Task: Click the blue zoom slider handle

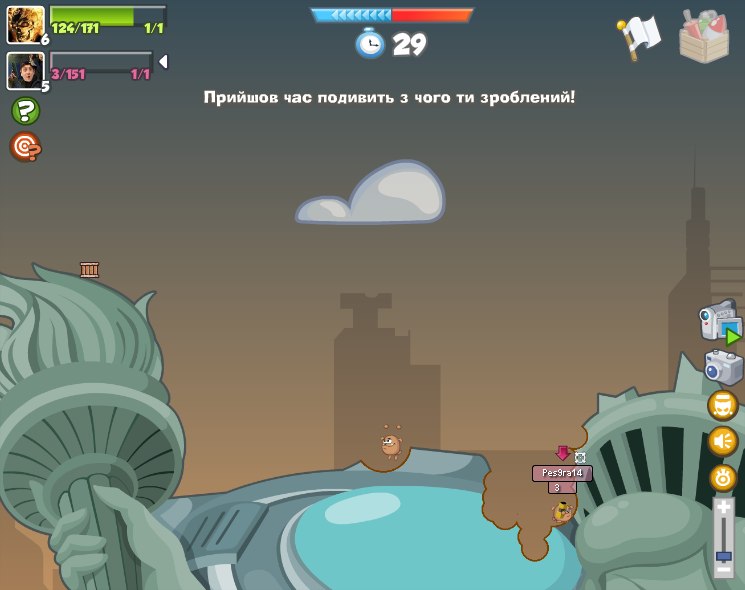Action: point(723,554)
